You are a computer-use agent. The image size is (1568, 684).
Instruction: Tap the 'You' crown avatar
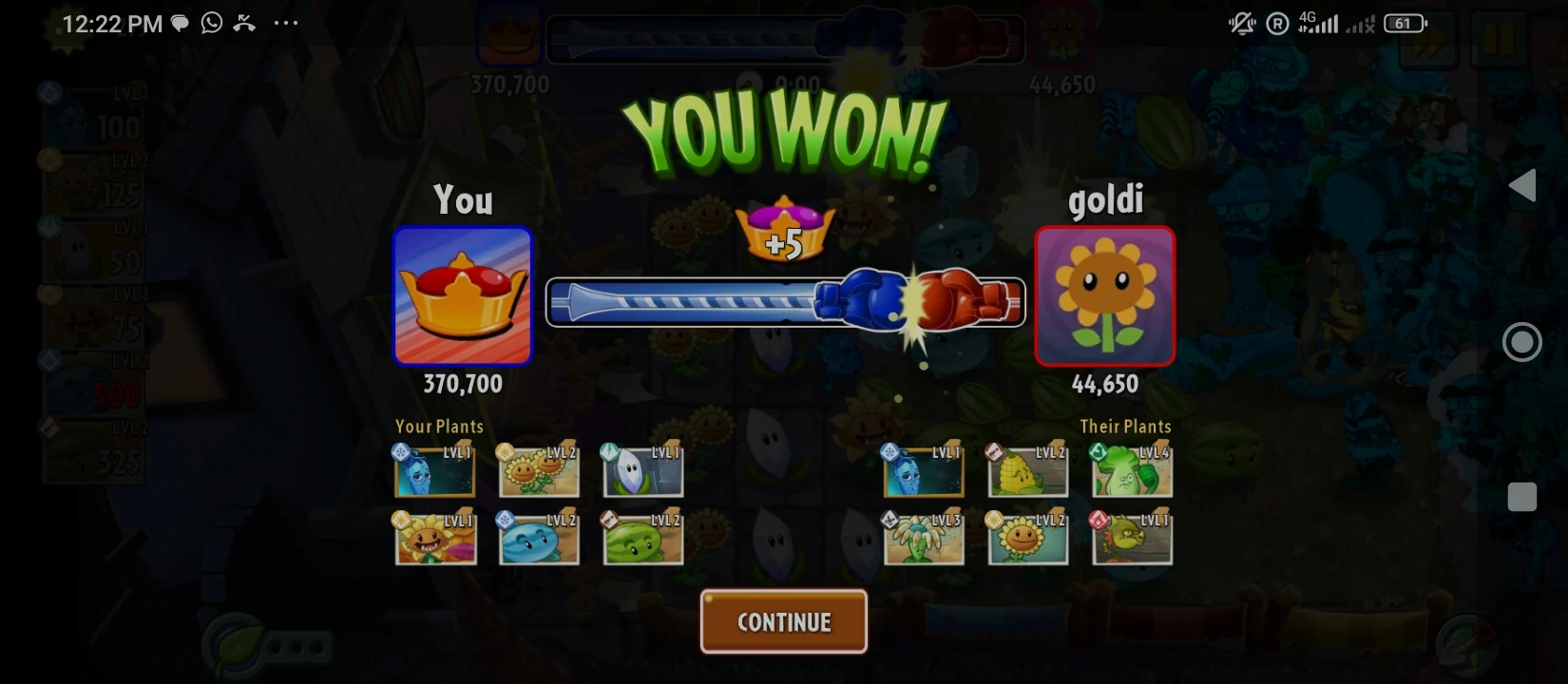coord(463,296)
